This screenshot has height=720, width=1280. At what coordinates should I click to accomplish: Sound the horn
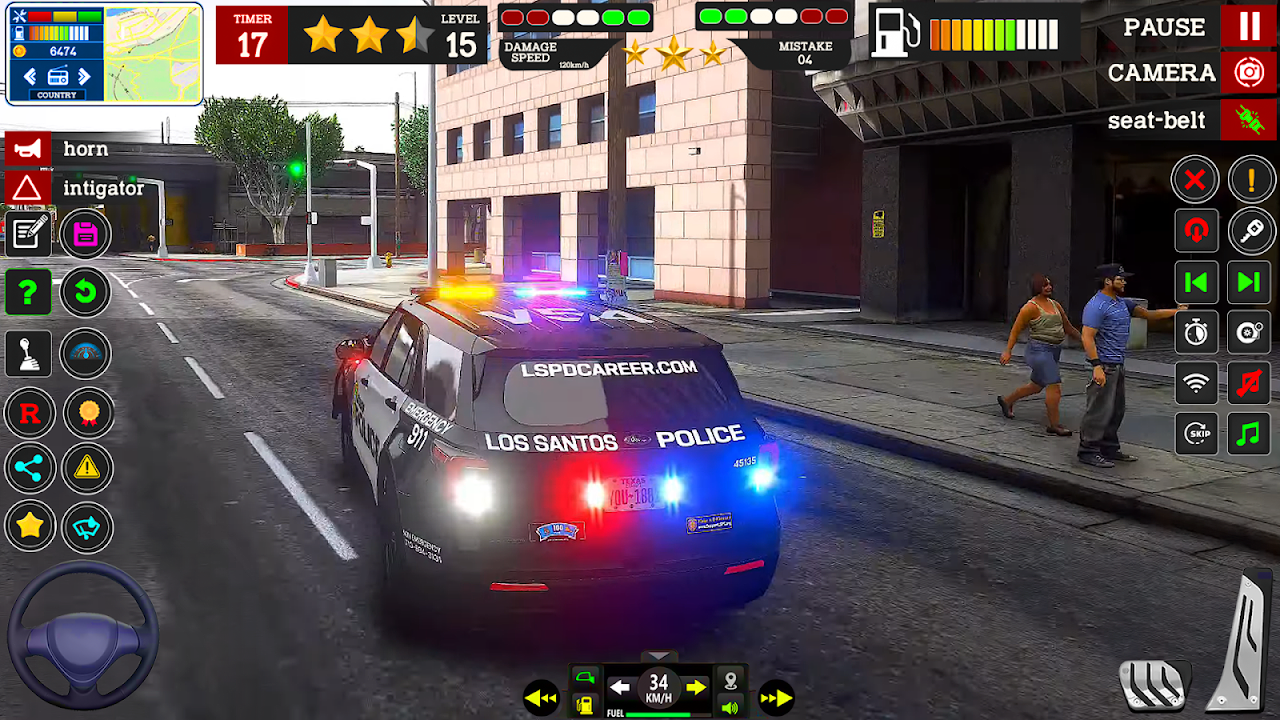click(x=28, y=149)
